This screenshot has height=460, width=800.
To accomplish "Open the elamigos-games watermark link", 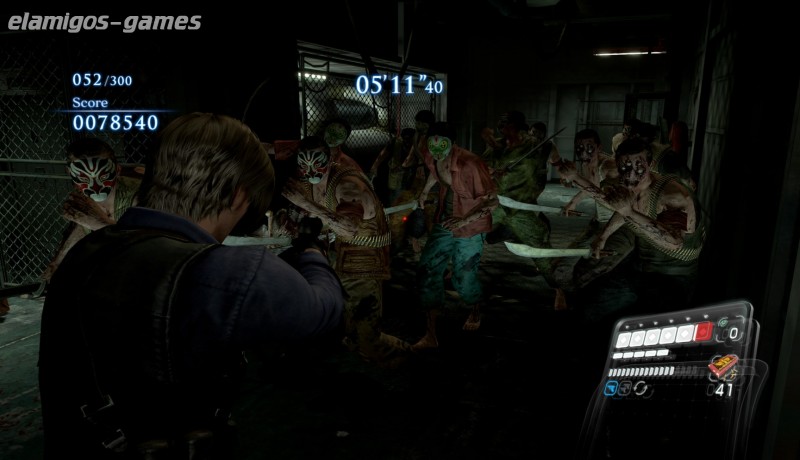I will tap(101, 22).
